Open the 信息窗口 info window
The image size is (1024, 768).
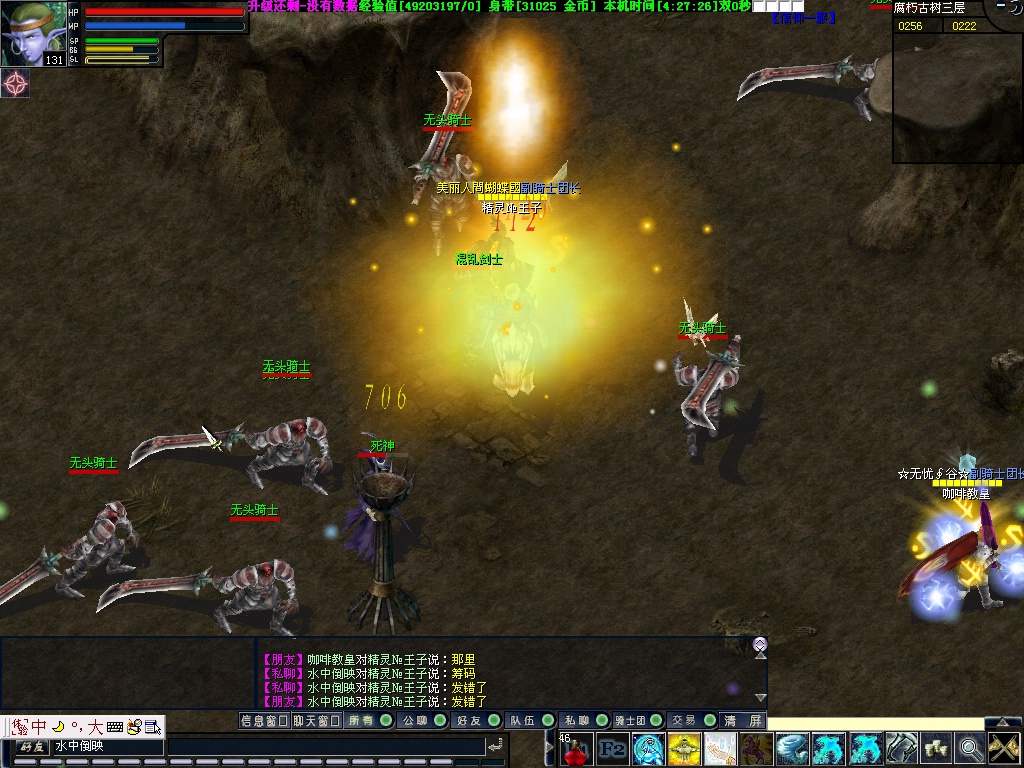click(264, 720)
